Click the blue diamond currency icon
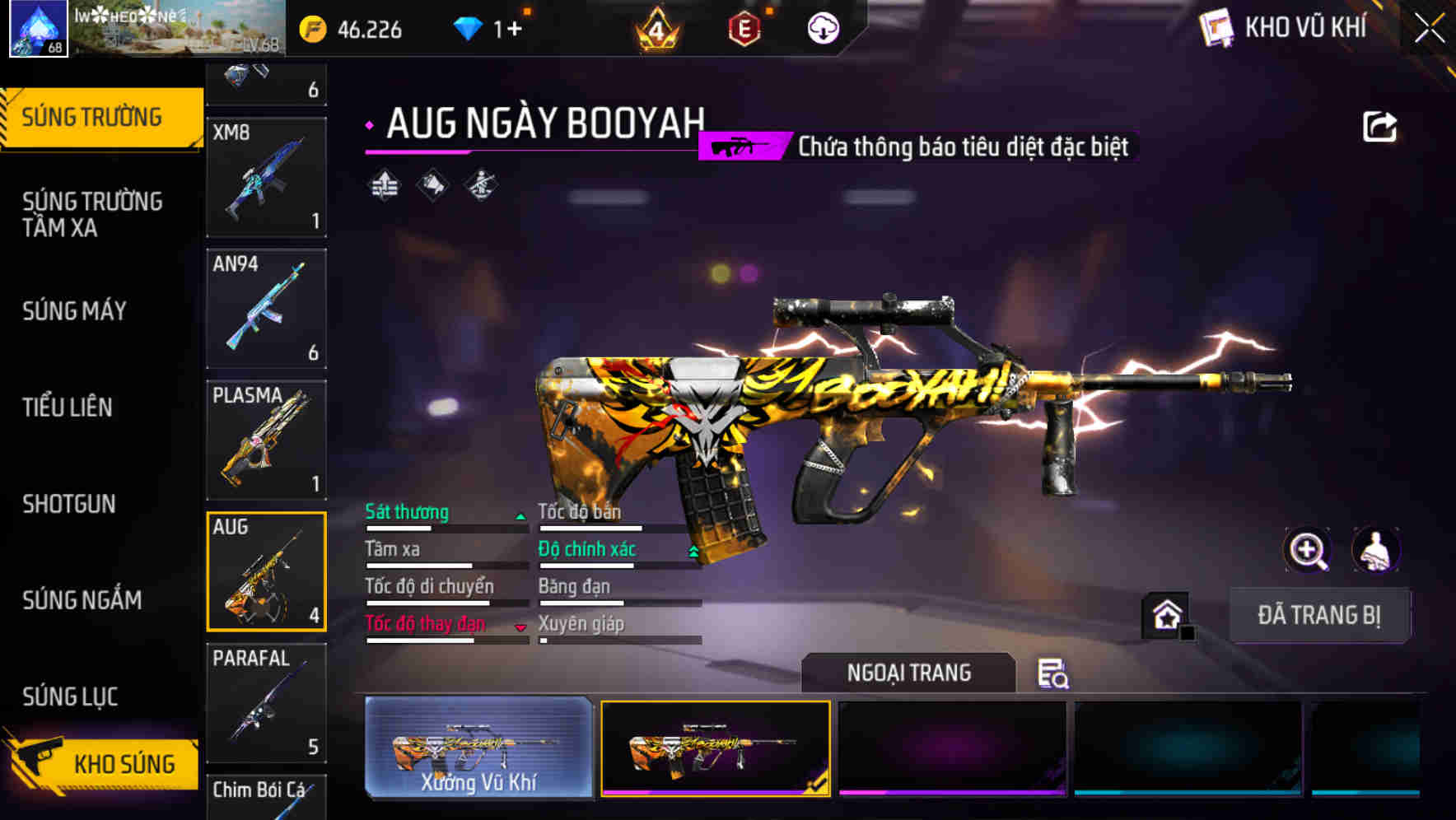Image resolution: width=1456 pixels, height=820 pixels. (468, 27)
